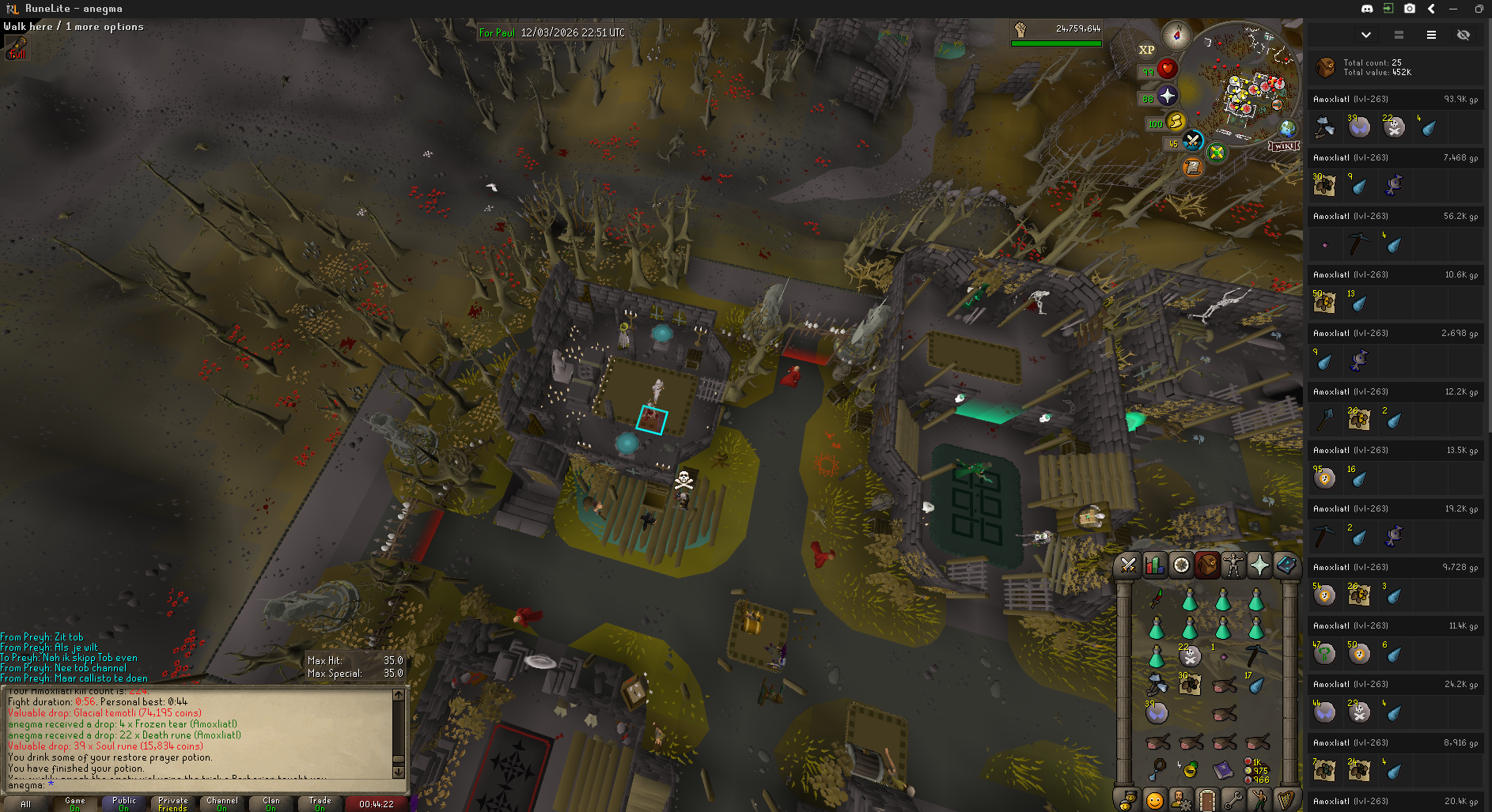Click the Soul rune stack in inventory
This screenshot has width=1492, height=812.
[x=1157, y=713]
